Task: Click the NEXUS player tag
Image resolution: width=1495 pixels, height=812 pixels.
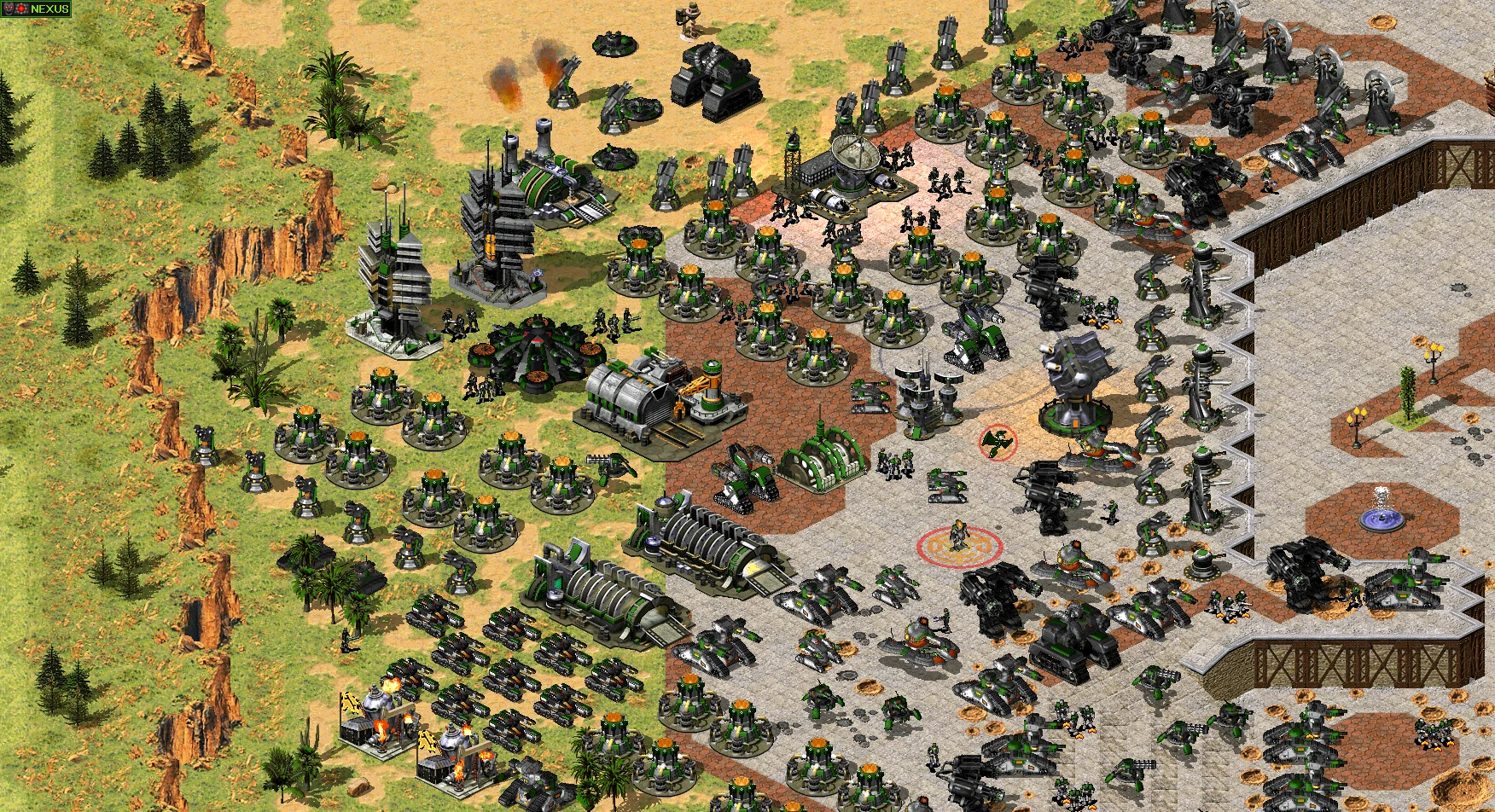Action: tap(38, 9)
